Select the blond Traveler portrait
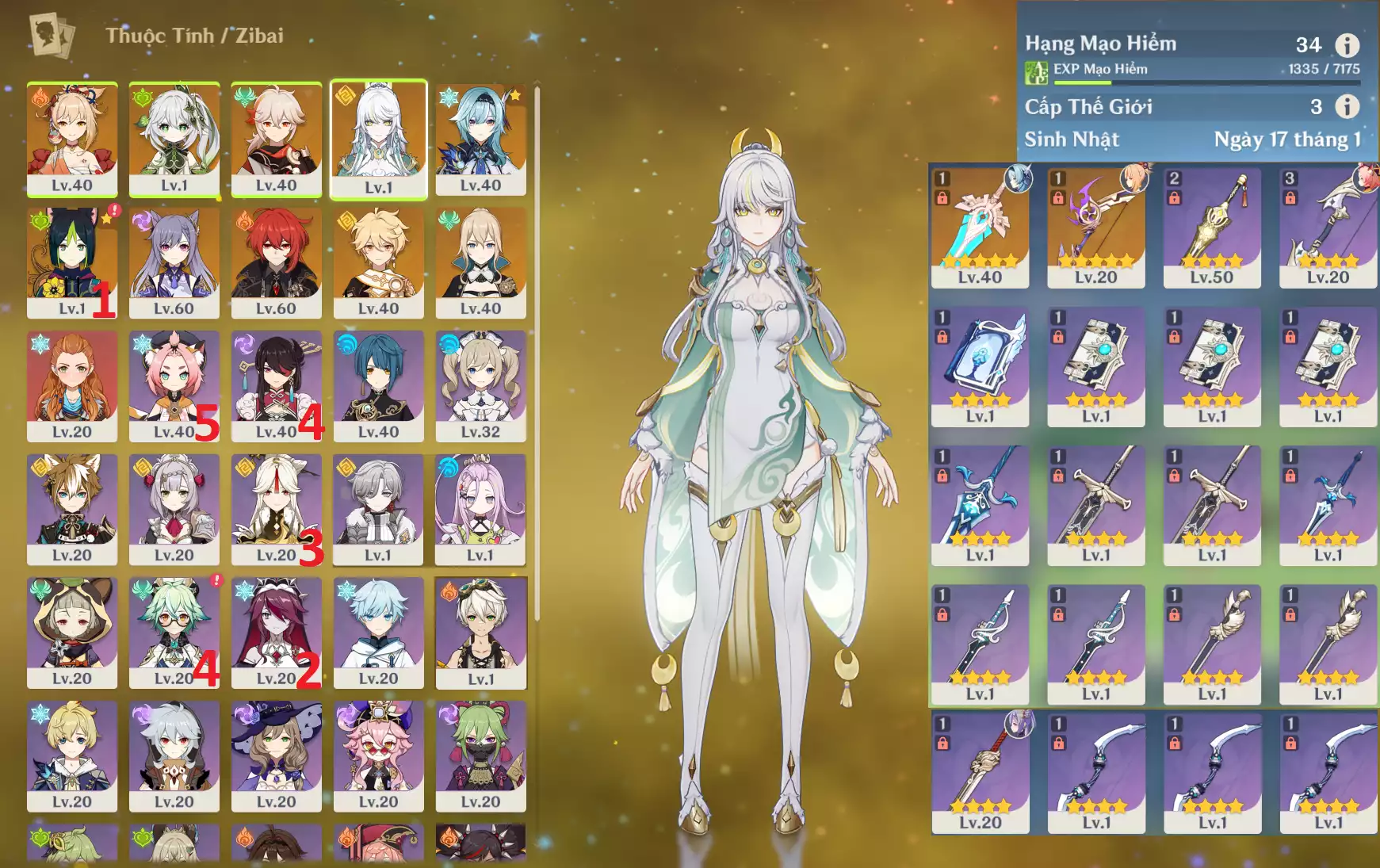This screenshot has width=1380, height=868. (x=378, y=262)
